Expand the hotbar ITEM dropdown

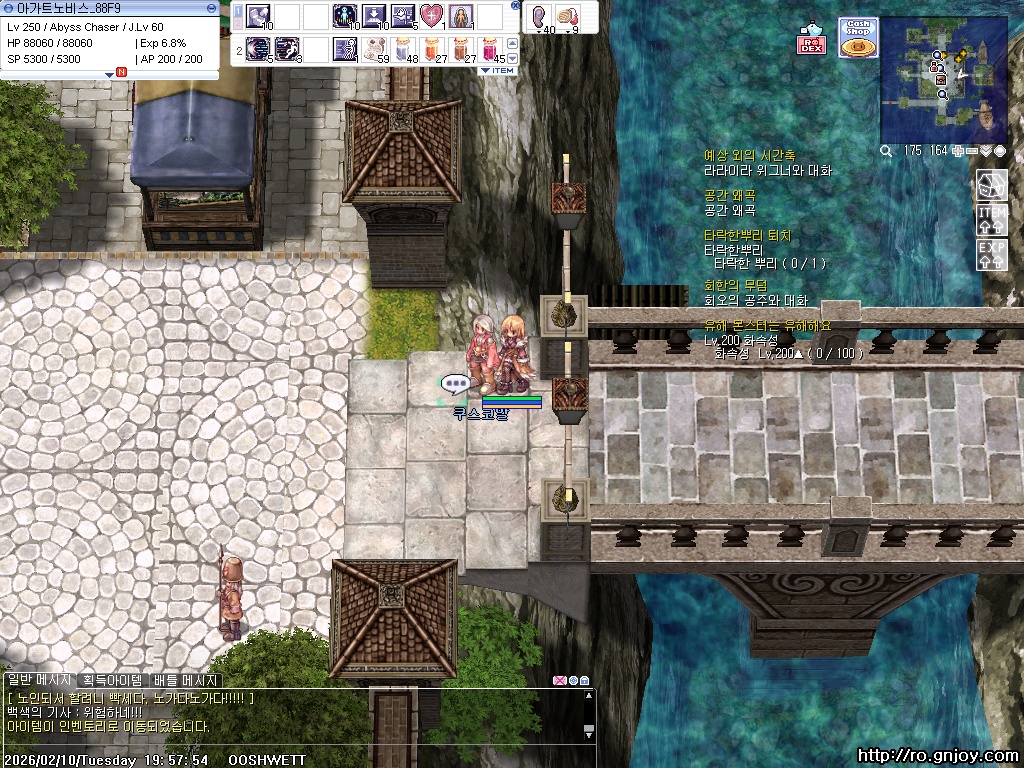[x=498, y=70]
